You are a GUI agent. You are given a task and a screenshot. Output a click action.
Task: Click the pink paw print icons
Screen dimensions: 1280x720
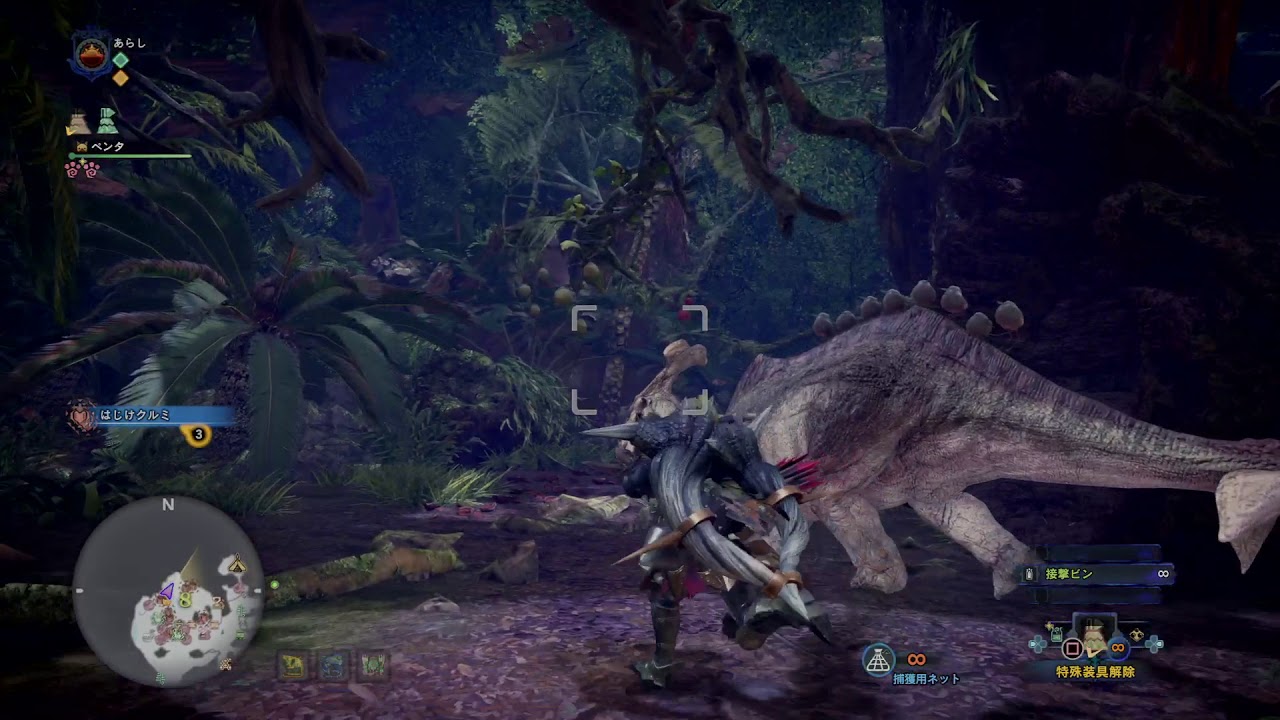(x=81, y=169)
